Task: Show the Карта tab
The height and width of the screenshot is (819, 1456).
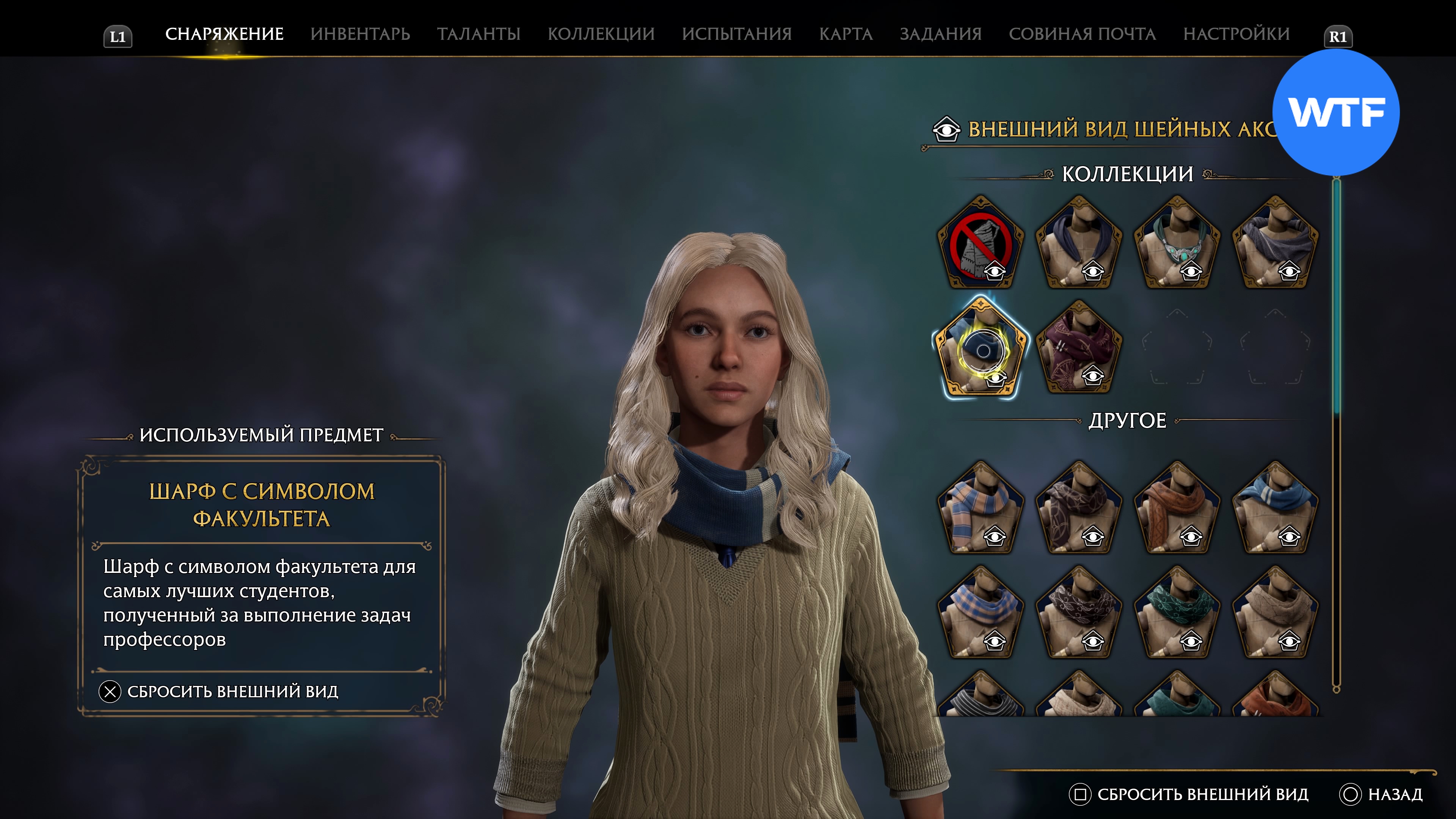Action: pyautogui.click(x=846, y=34)
